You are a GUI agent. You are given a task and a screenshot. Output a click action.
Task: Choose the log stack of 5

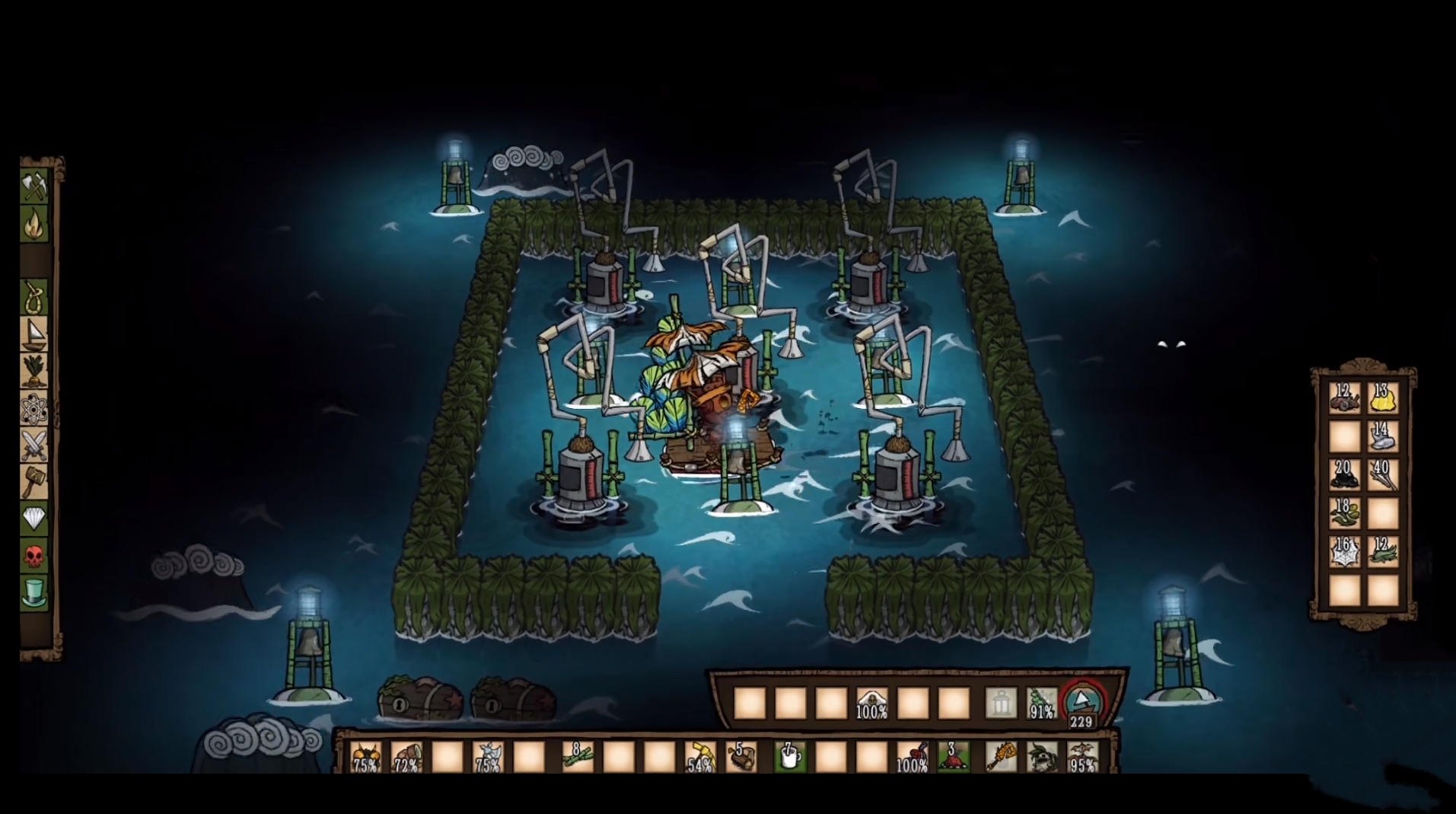click(741, 757)
